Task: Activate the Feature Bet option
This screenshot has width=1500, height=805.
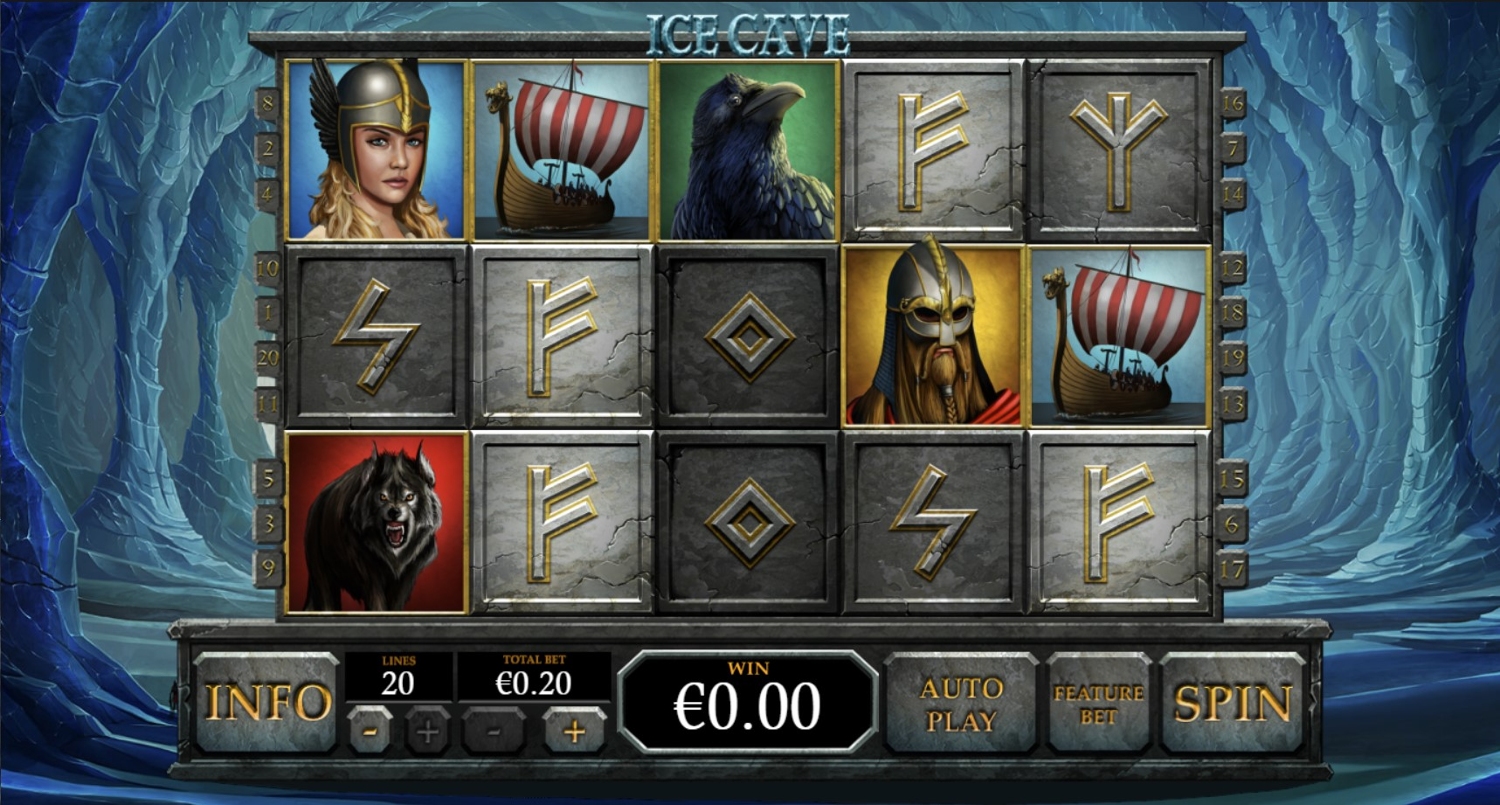Action: click(x=1098, y=703)
